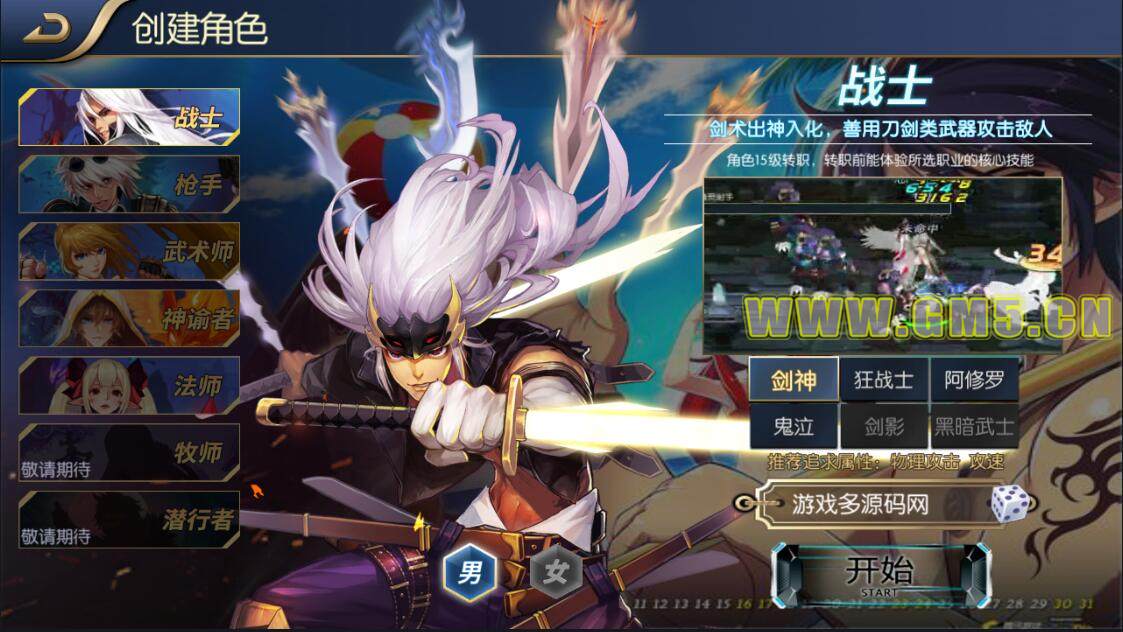Choose the 枪手 gunner class
This screenshot has width=1123, height=632.
pyautogui.click(x=129, y=184)
